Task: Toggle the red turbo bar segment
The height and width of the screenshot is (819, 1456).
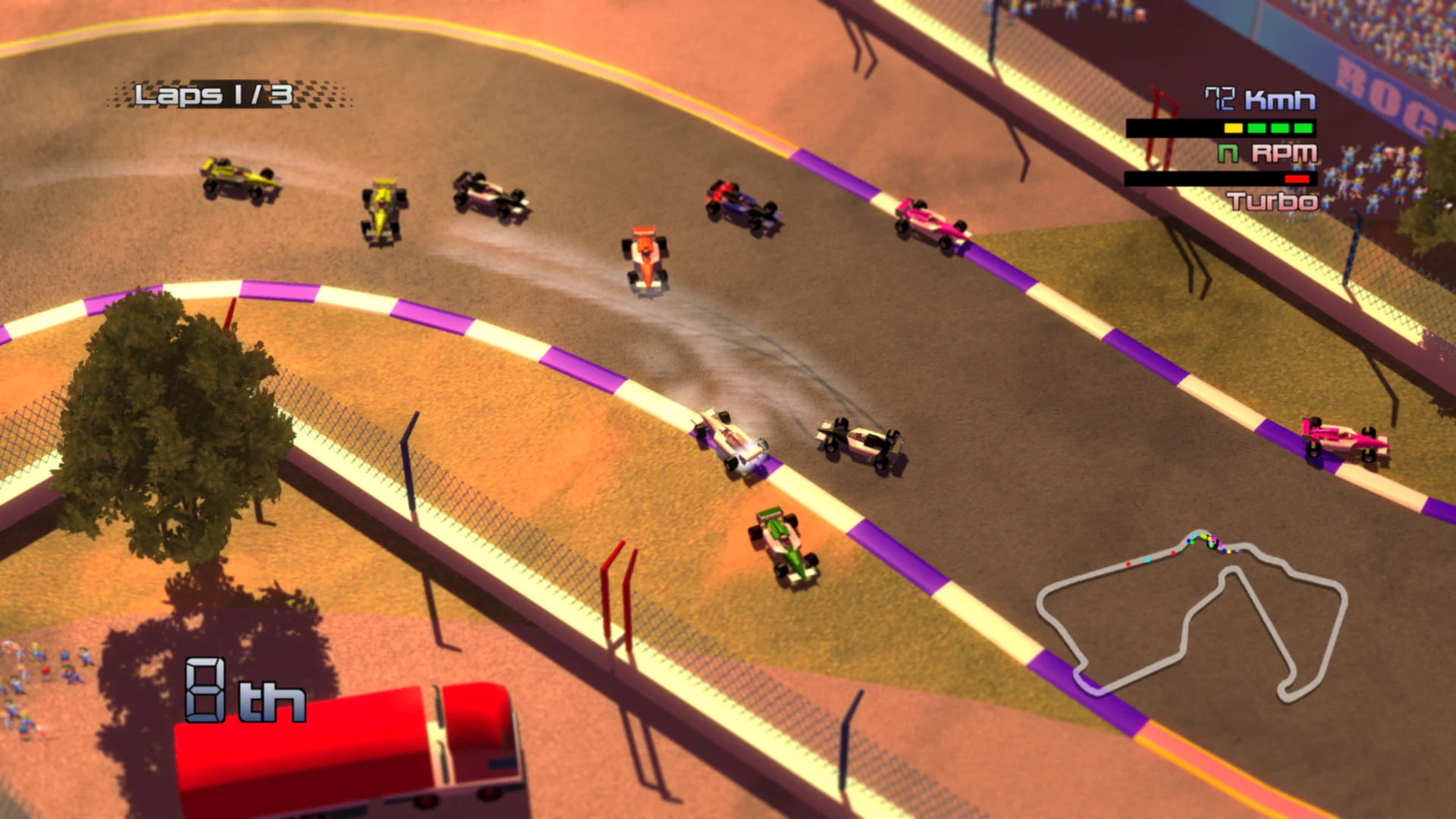Action: coord(1297,178)
